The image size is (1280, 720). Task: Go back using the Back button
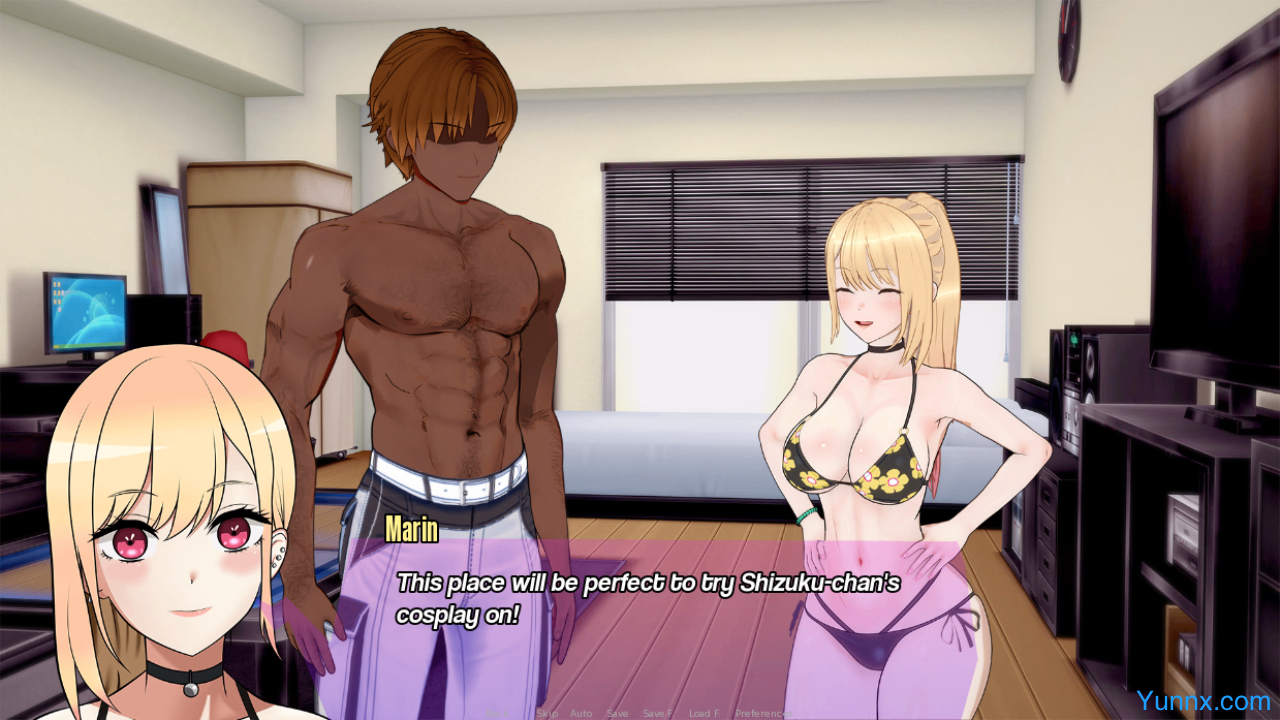pyautogui.click(x=497, y=713)
